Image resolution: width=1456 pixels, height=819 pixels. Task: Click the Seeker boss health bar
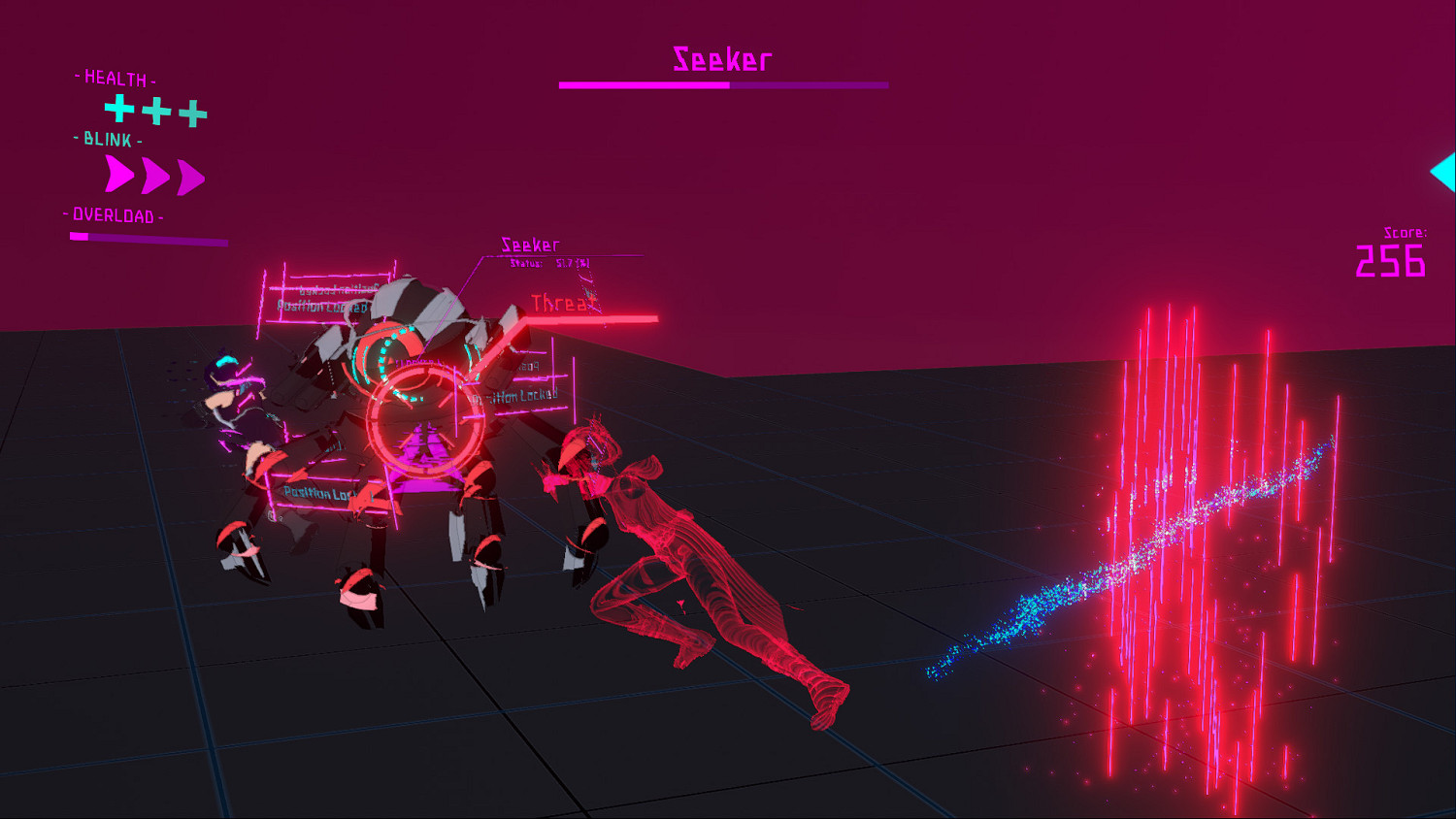coord(722,85)
